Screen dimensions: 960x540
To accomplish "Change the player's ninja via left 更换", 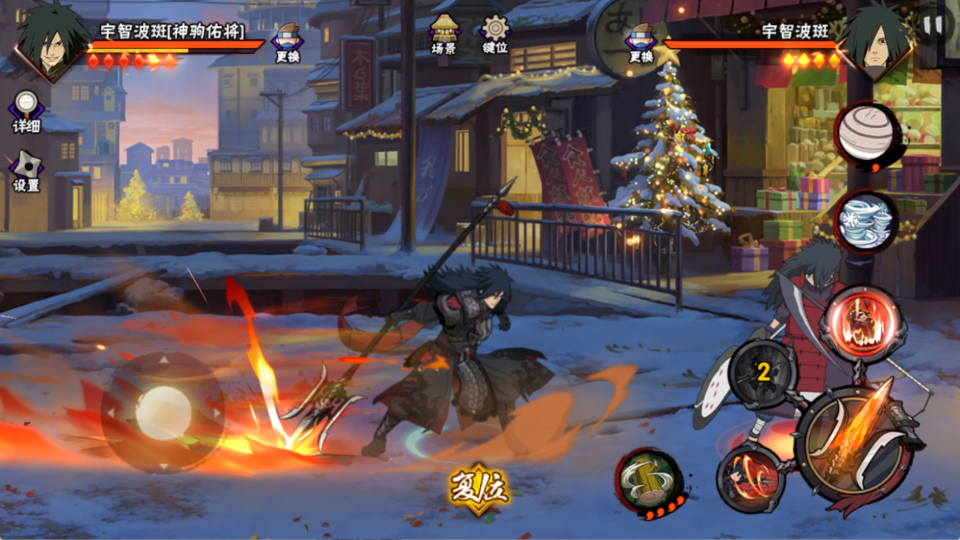I will point(288,42).
